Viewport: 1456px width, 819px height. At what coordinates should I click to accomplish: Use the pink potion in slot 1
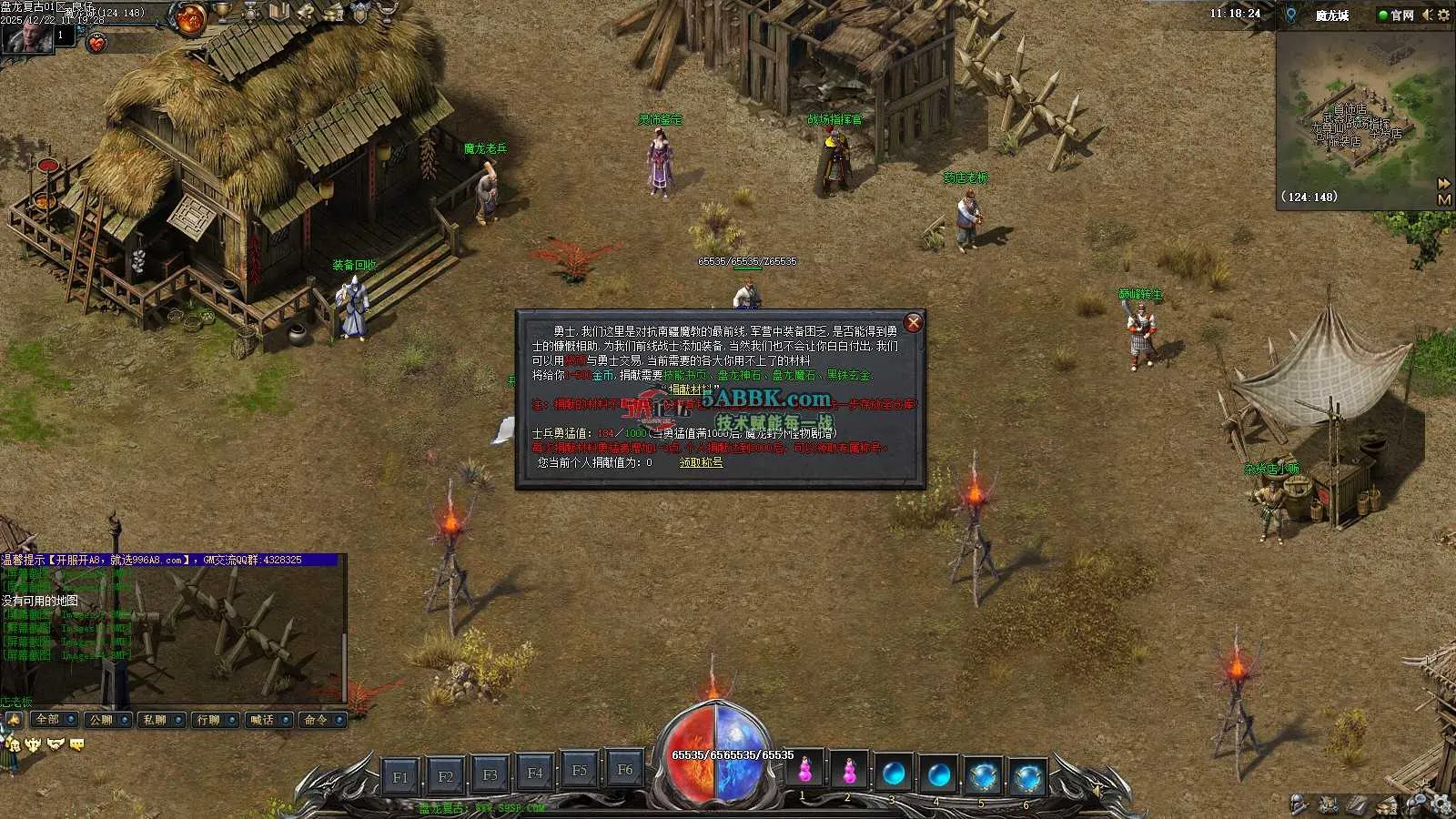pos(804,772)
